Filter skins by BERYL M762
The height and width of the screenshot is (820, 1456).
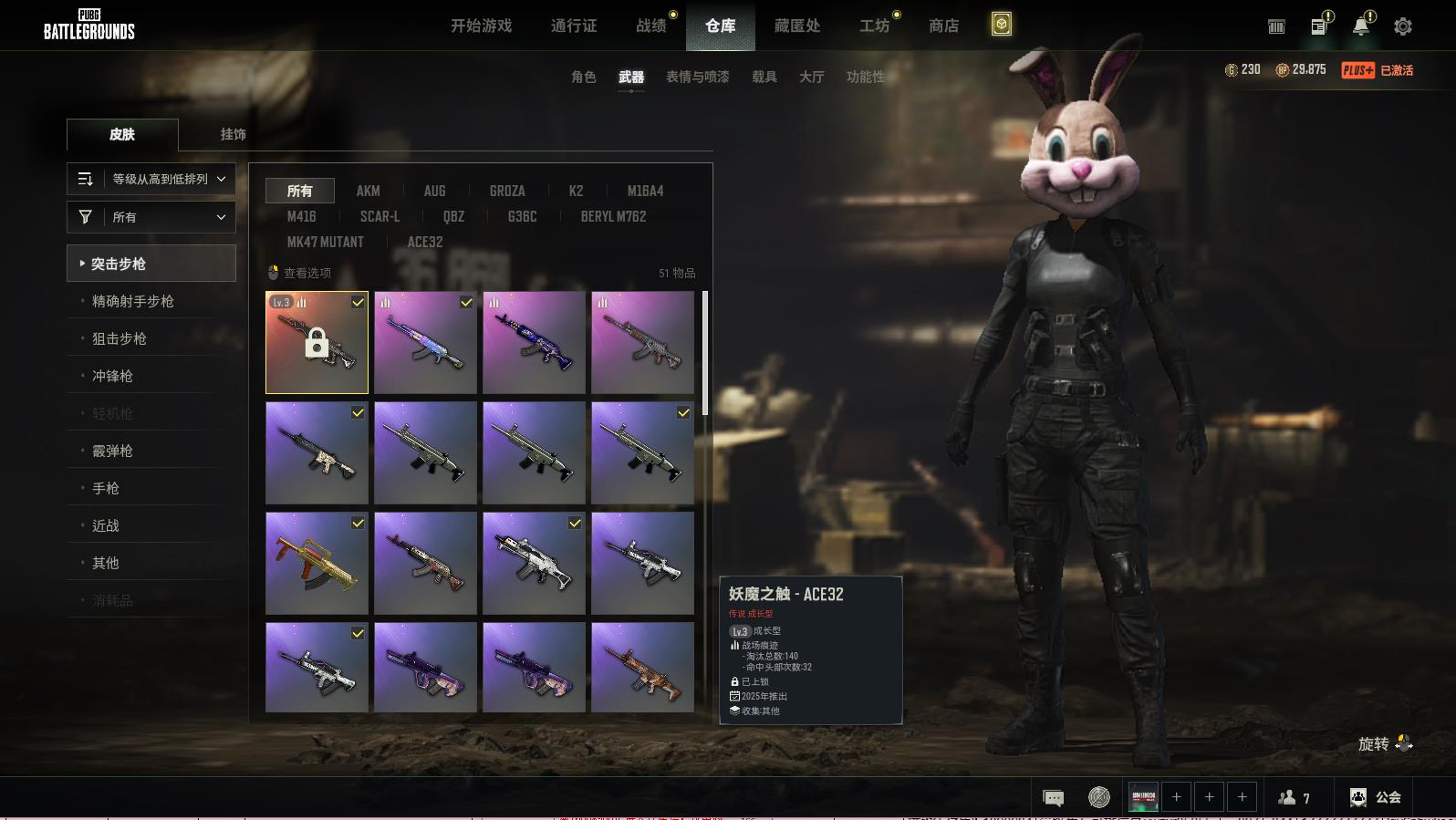(x=613, y=216)
